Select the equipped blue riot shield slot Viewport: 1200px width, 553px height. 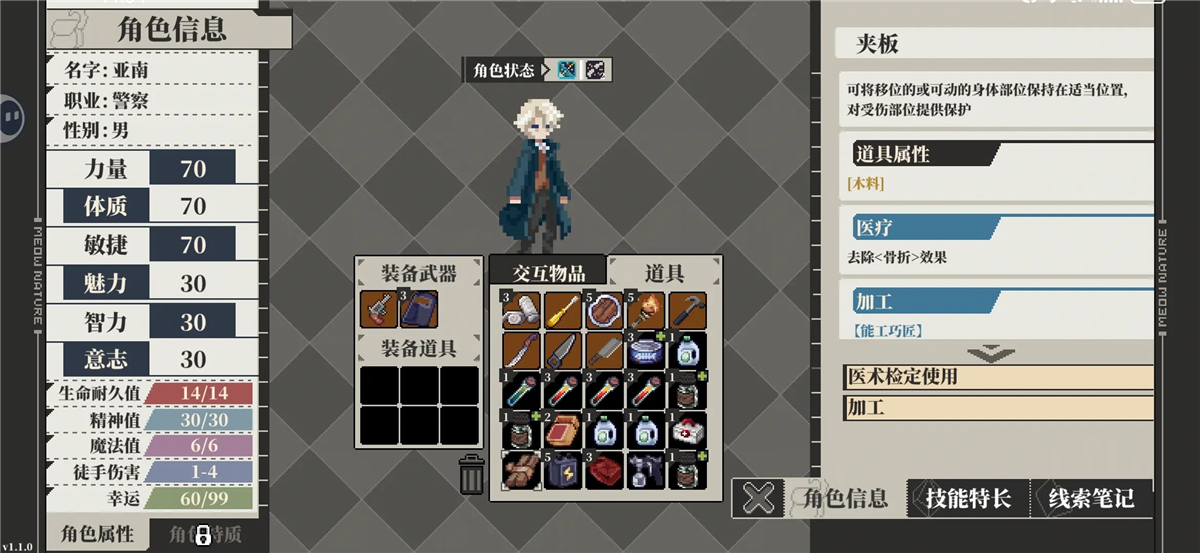[x=420, y=310]
